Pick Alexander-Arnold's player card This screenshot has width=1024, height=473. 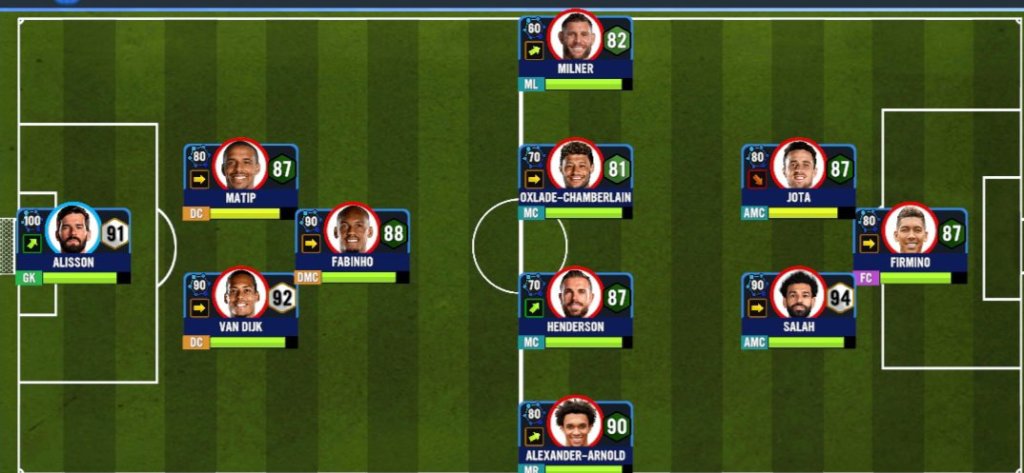pyautogui.click(x=575, y=432)
